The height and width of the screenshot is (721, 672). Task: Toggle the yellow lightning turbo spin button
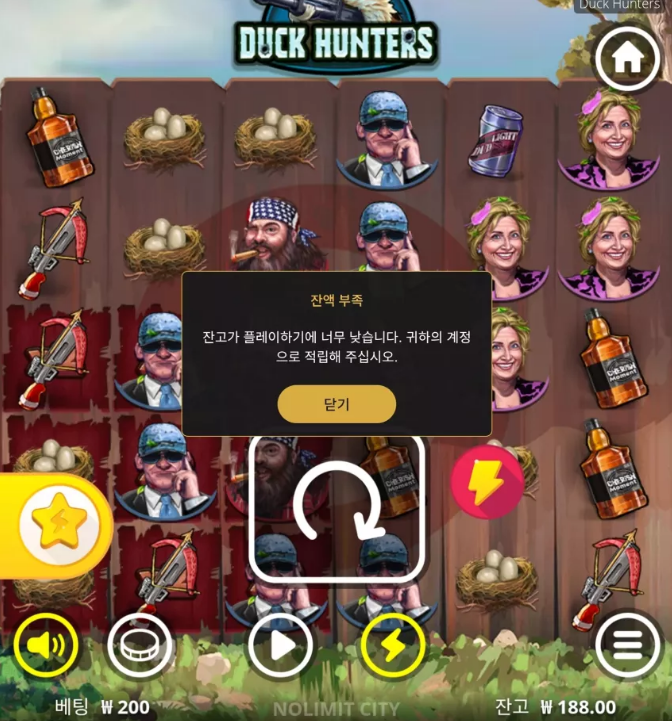(393, 645)
